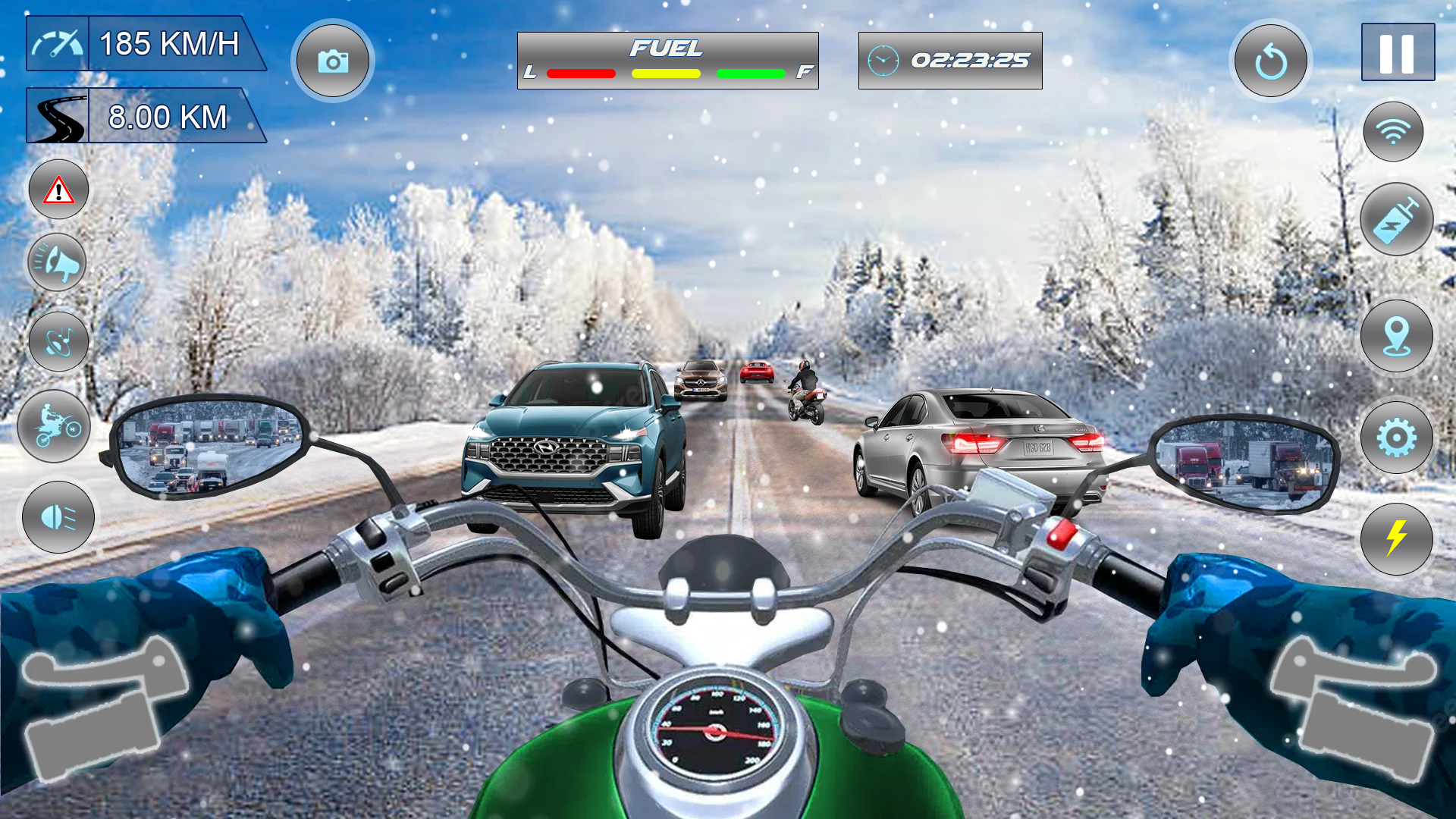The image size is (1456, 819).
Task: Toggle the wifi connection indicator
Action: [1392, 130]
